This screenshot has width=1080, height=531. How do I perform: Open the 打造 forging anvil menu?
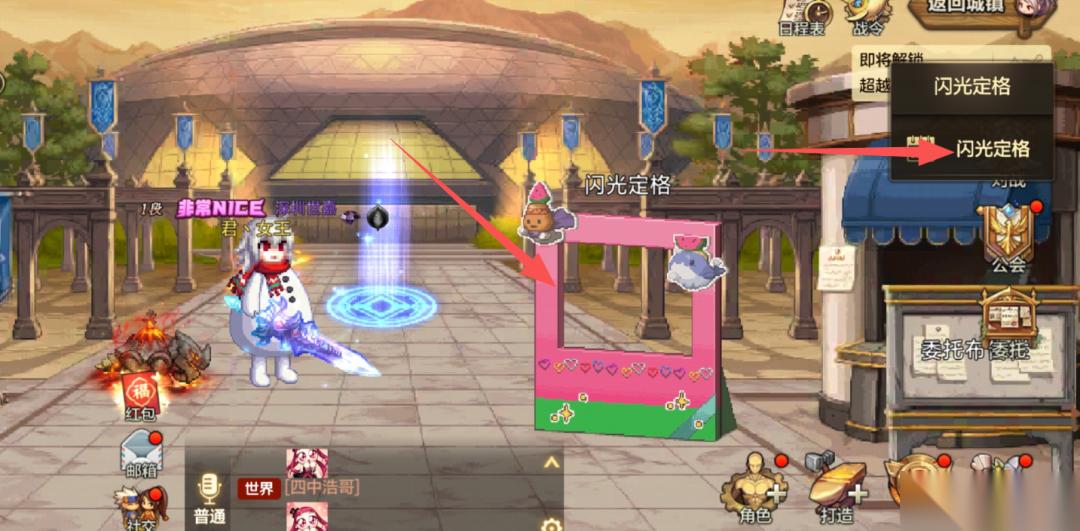(838, 490)
